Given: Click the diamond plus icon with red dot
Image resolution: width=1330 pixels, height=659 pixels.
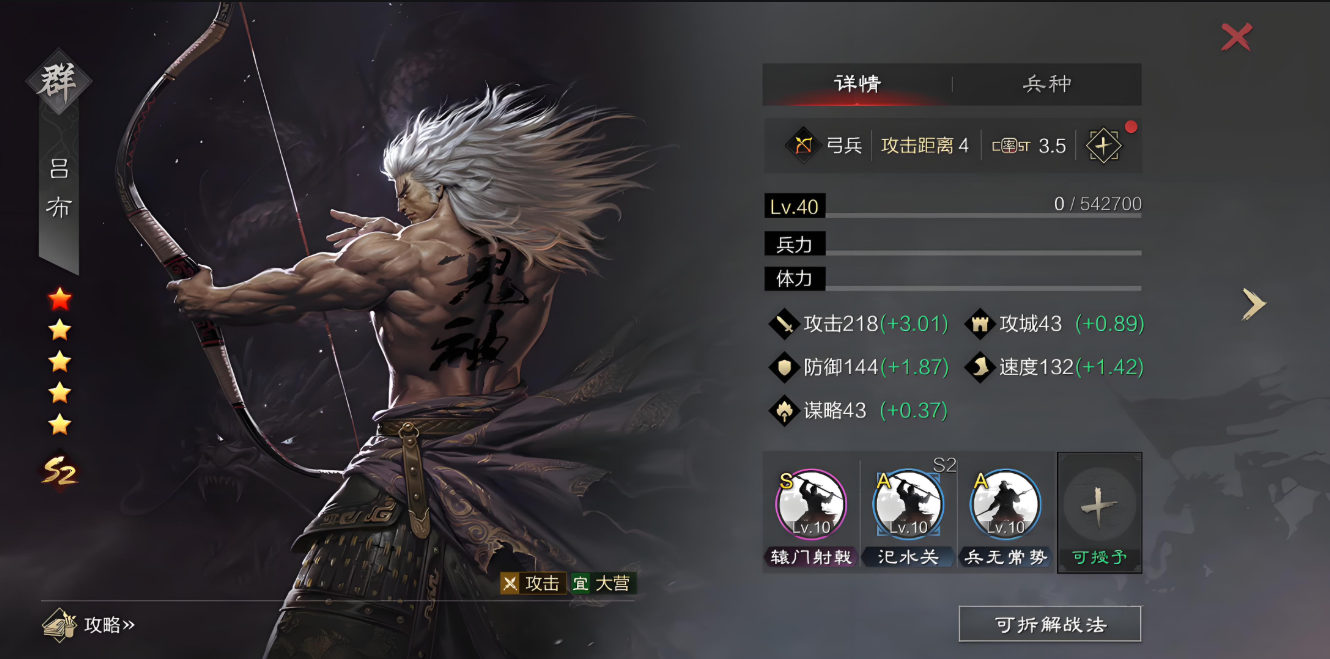Looking at the screenshot, I should click(x=1104, y=145).
